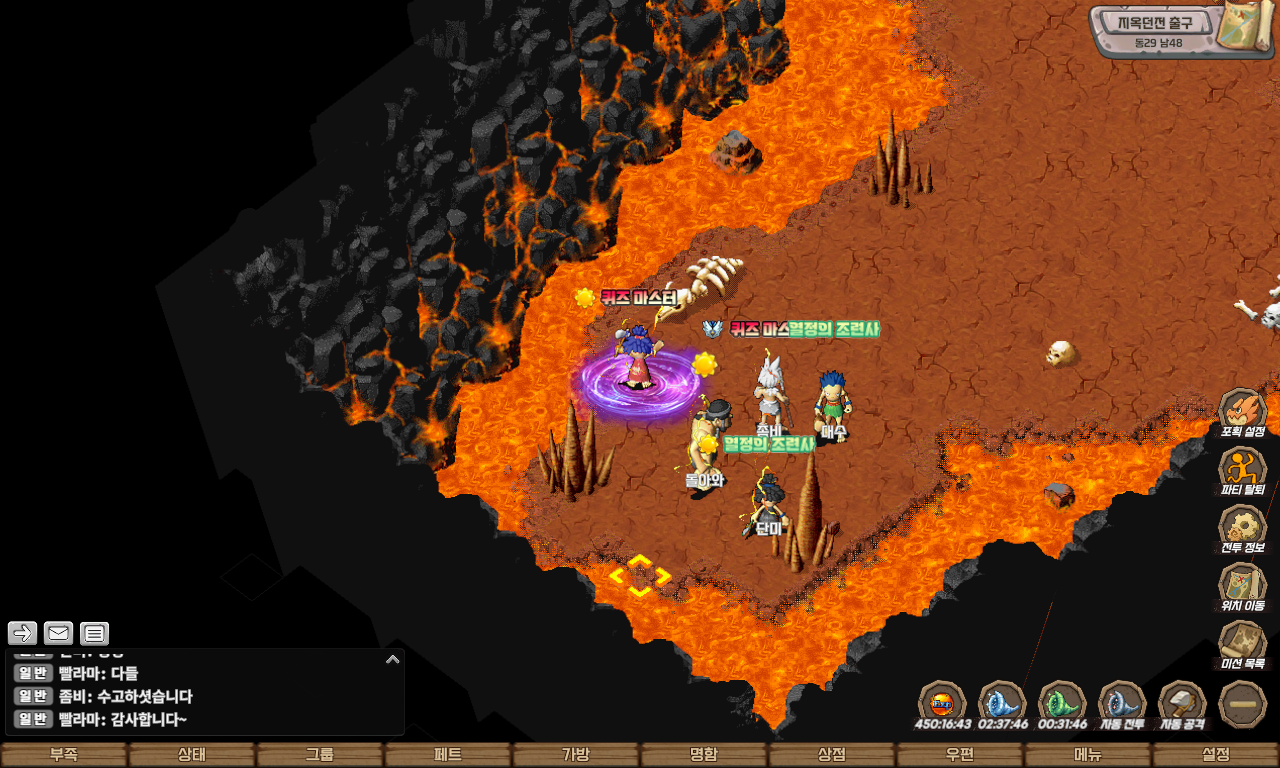Toggle 자동 전투 auto battle
Screen dimensions: 1280x768
click(1122, 703)
